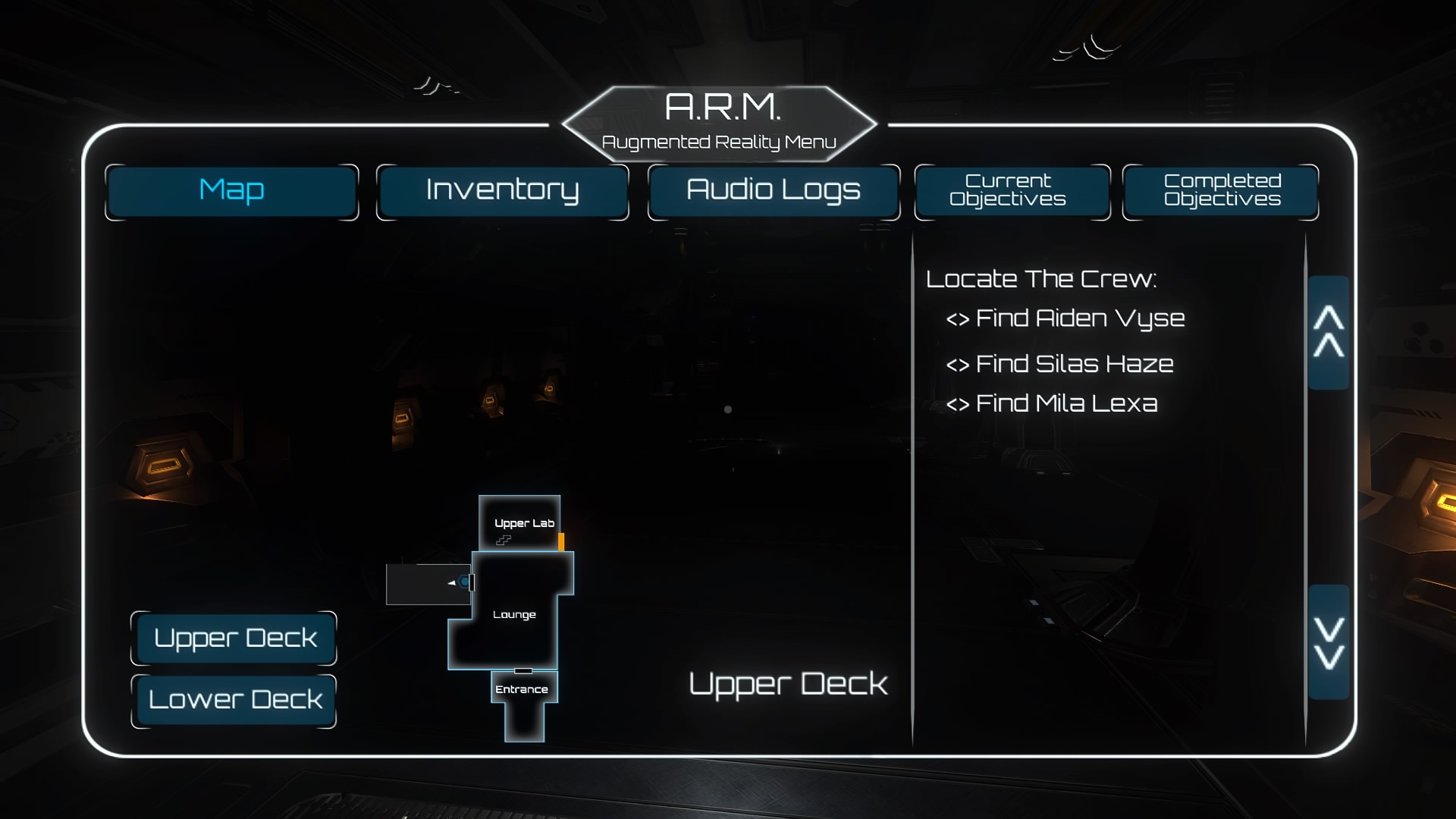
Task: Click the diamond marker beside Find Mila Lexa
Action: tap(958, 404)
